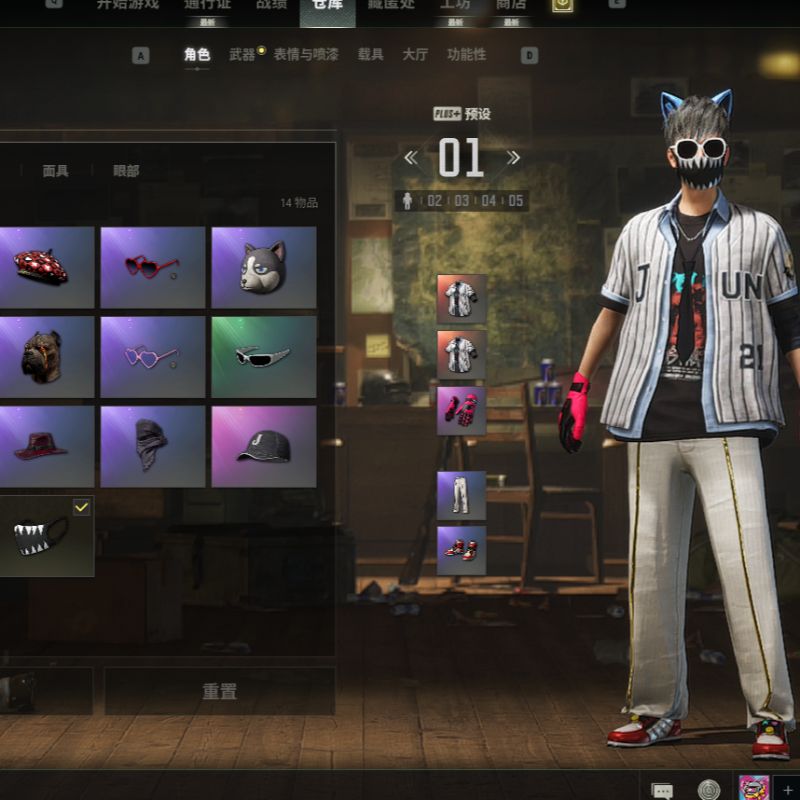The image size is (800, 800).
Task: Select the brown bulldog mask
Action: (x=46, y=357)
